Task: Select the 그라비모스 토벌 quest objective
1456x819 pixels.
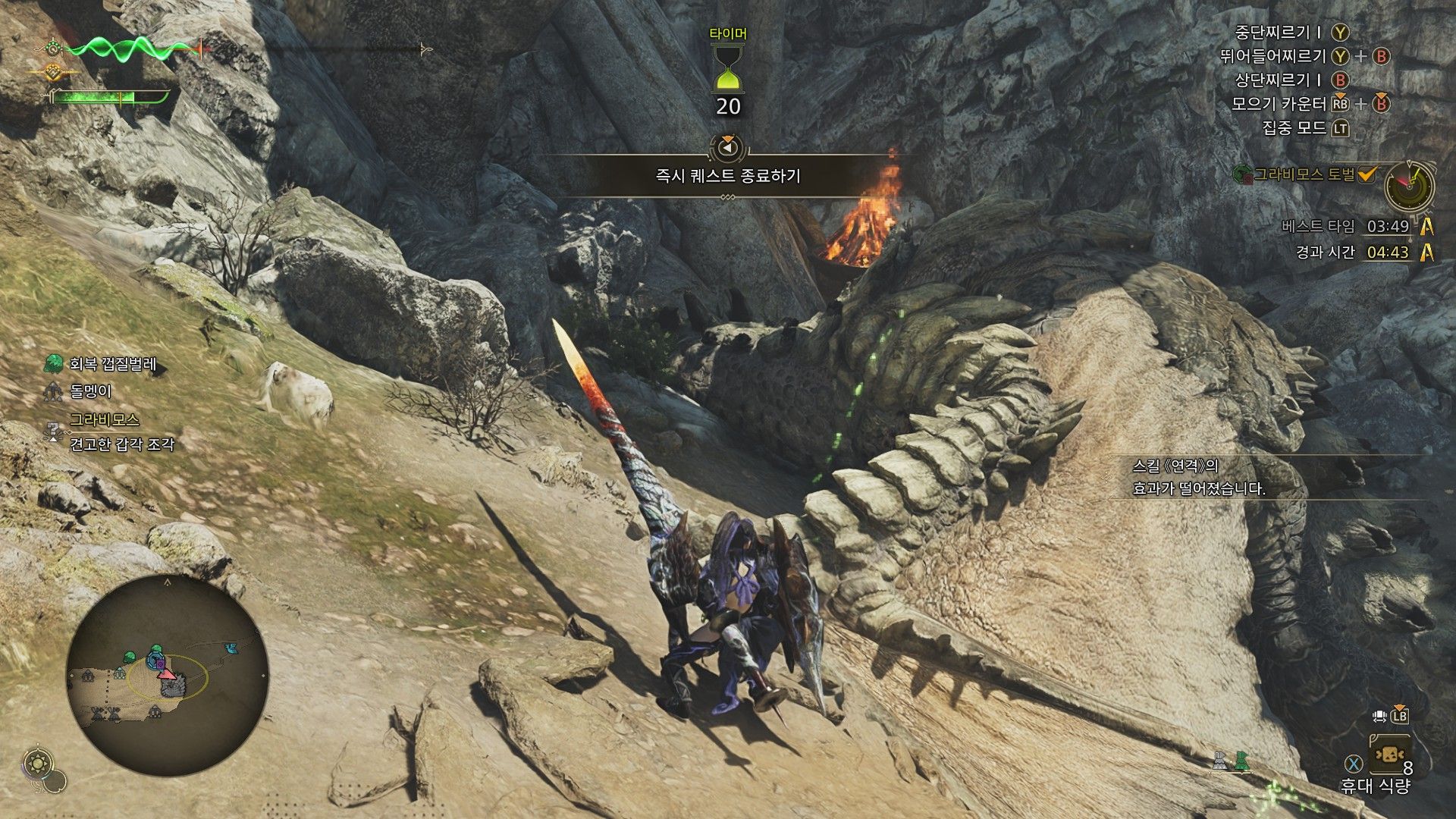Action: 1303,174
